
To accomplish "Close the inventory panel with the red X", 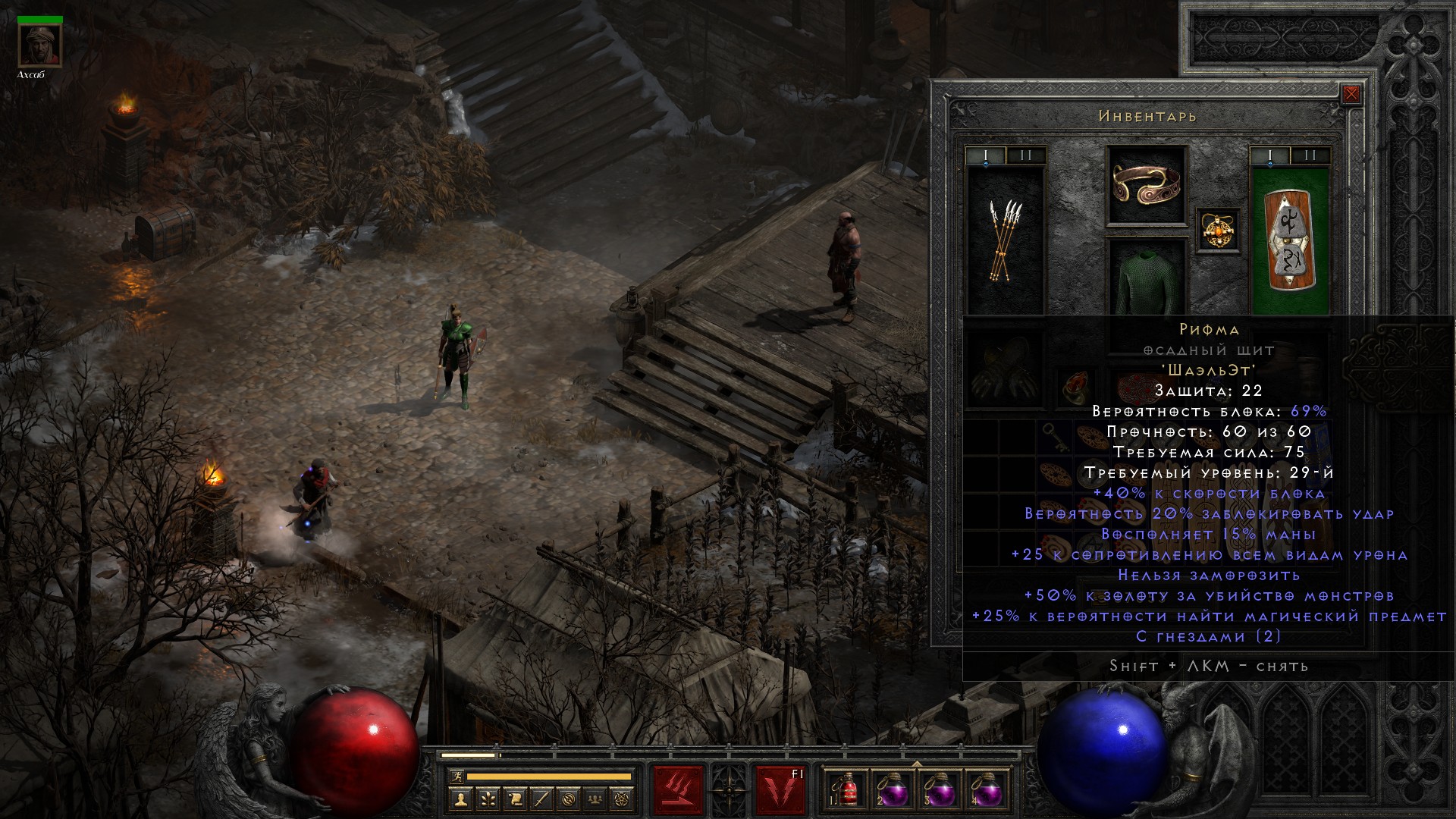I will pyautogui.click(x=1351, y=95).
